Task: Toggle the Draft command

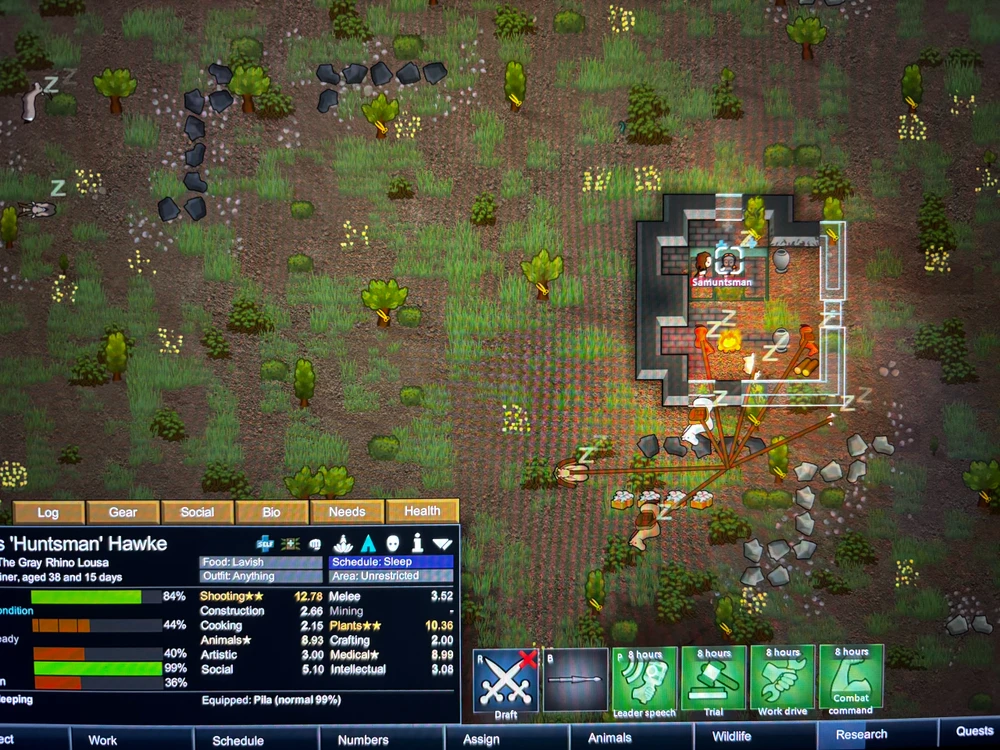Action: click(505, 681)
